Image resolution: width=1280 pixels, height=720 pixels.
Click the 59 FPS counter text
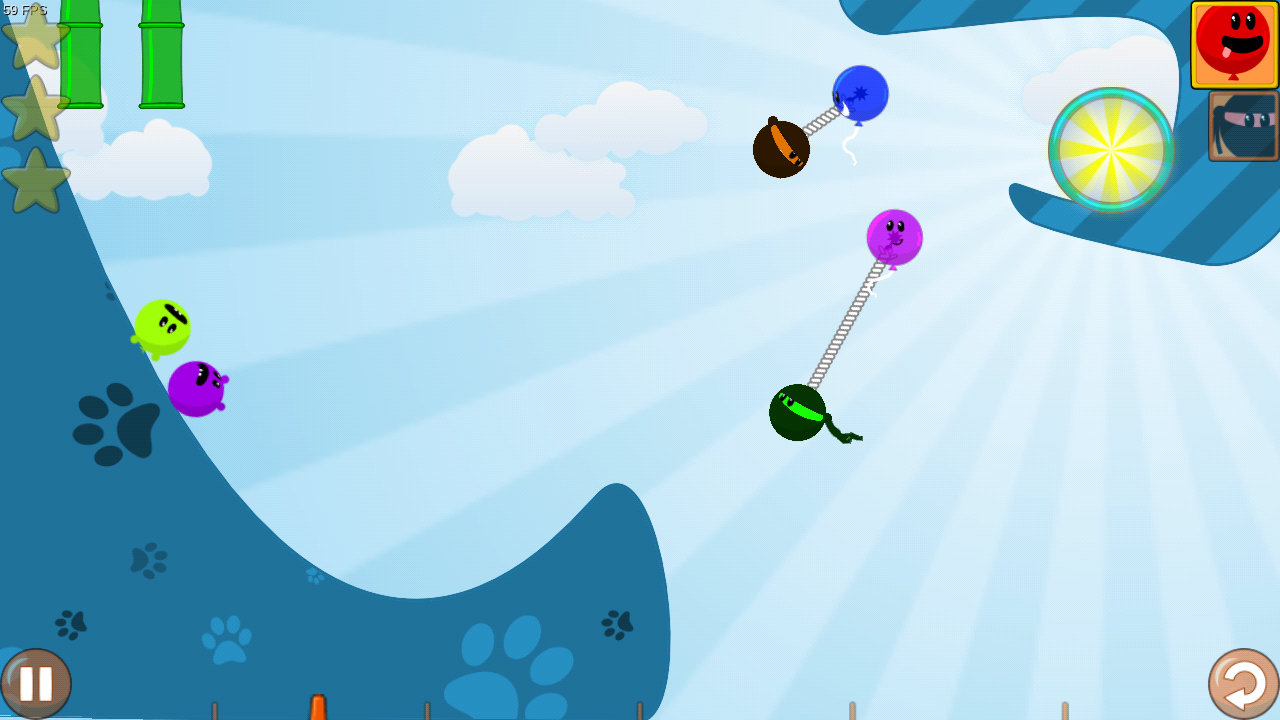(25, 8)
